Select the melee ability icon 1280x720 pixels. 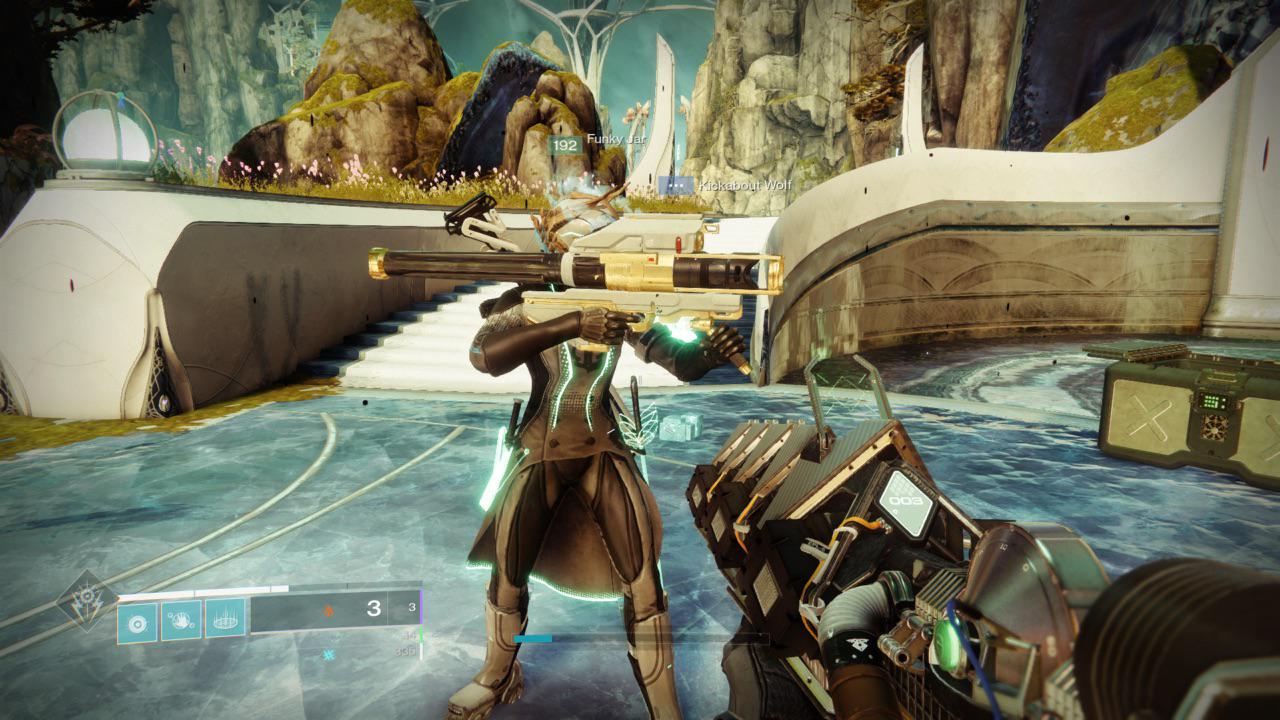[136, 622]
